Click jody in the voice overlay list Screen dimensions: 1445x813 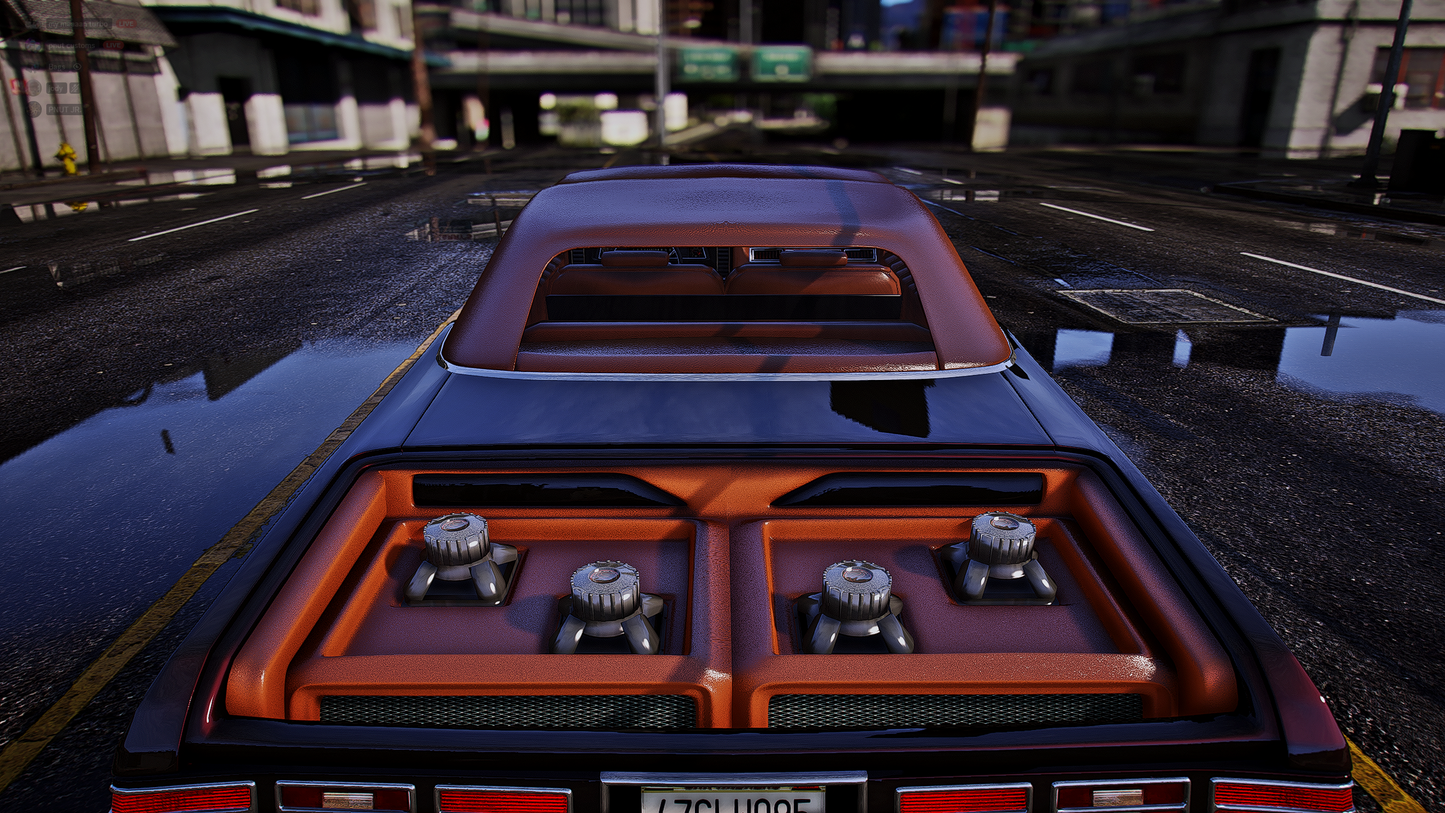57,88
